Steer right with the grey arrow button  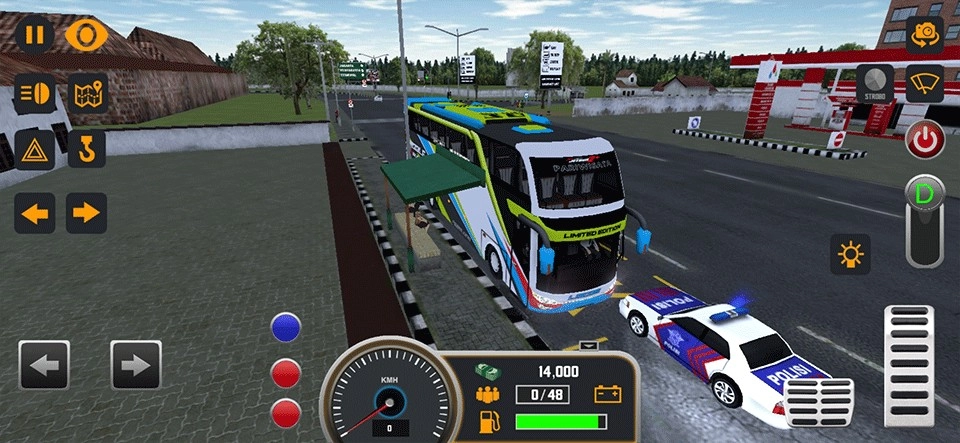tap(136, 365)
